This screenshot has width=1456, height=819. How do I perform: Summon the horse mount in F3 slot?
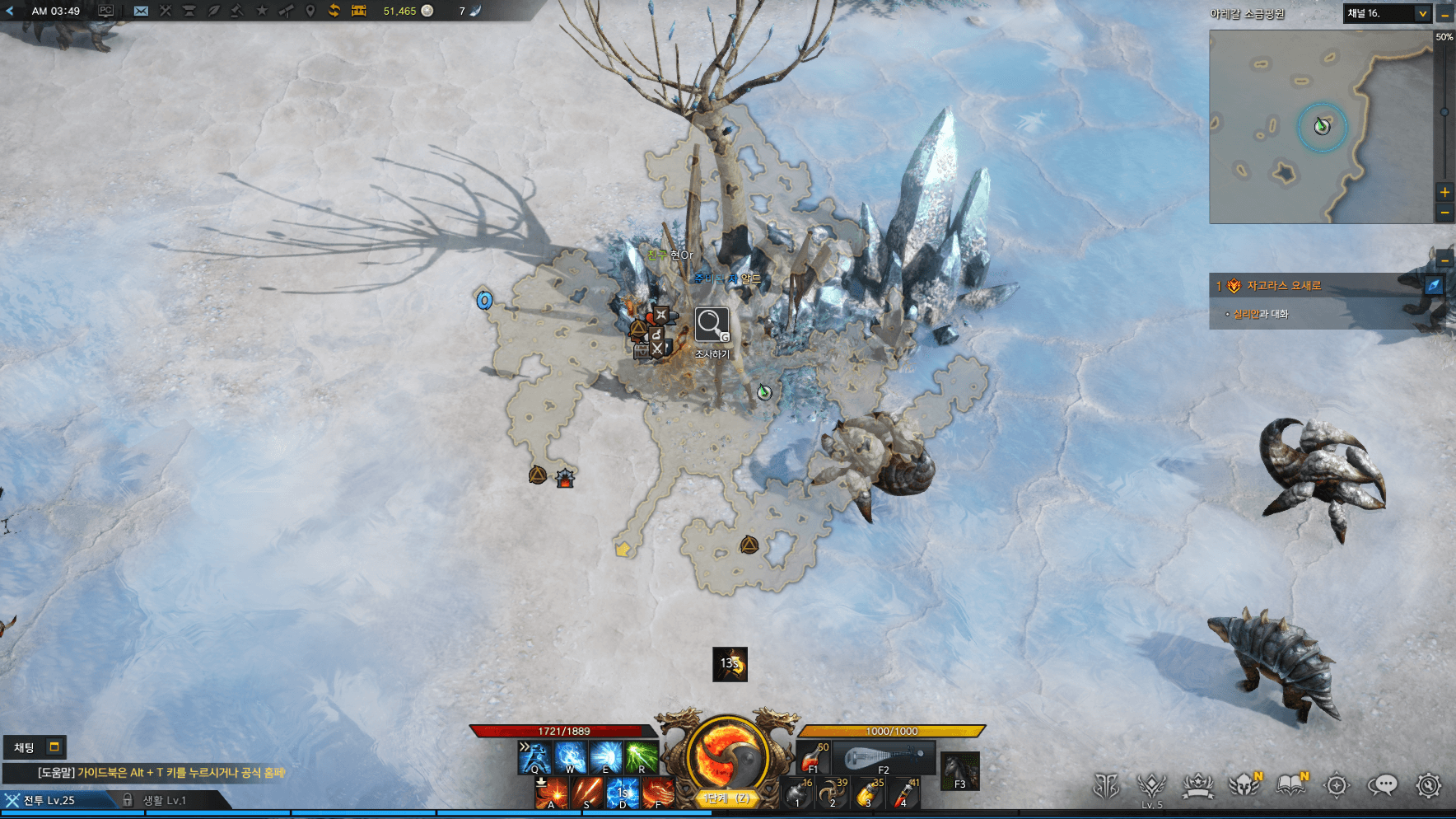(x=959, y=771)
